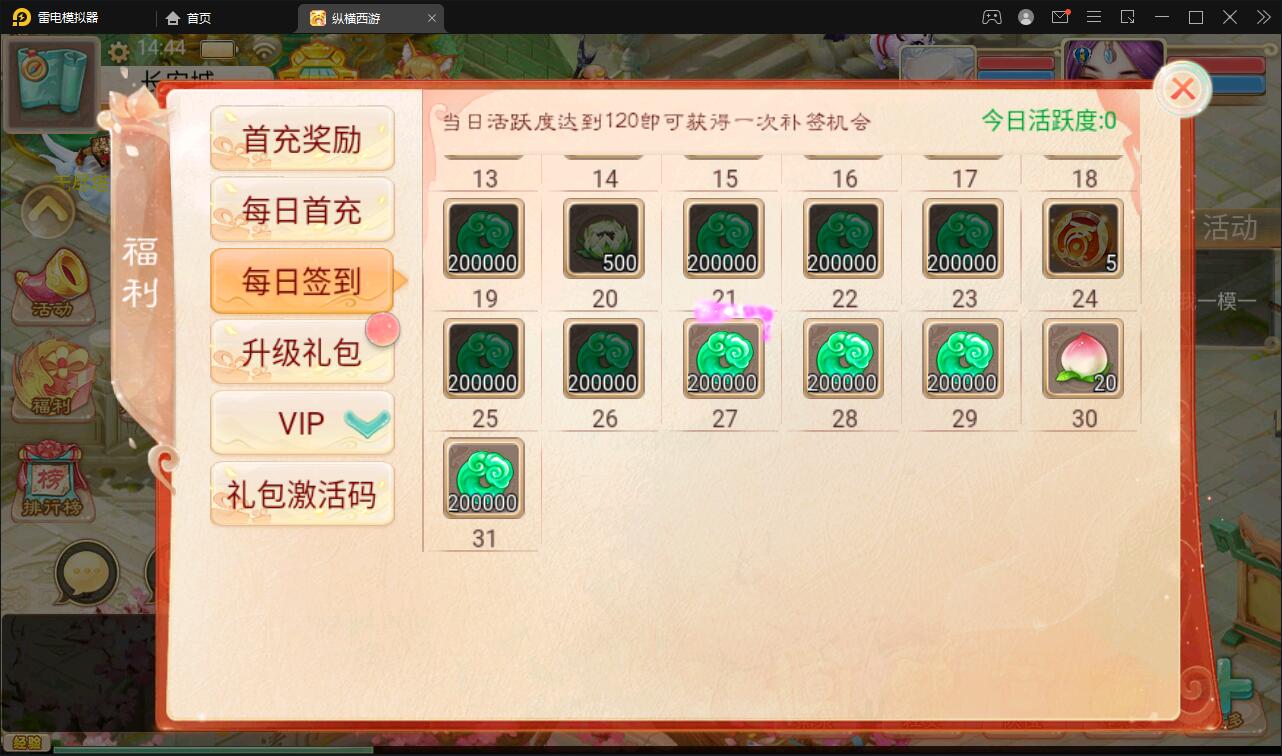Click the envelope icon in the emulator title bar
Screen dimensions: 1282x756
[1062, 17]
